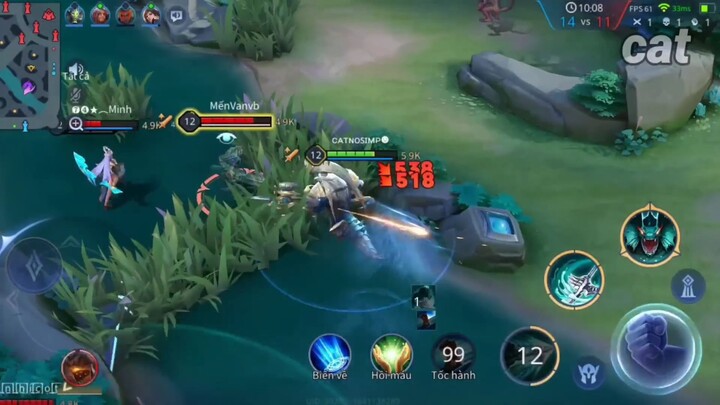Activate the dragon ultimate ability
Screen dimensions: 720x405
649,236
